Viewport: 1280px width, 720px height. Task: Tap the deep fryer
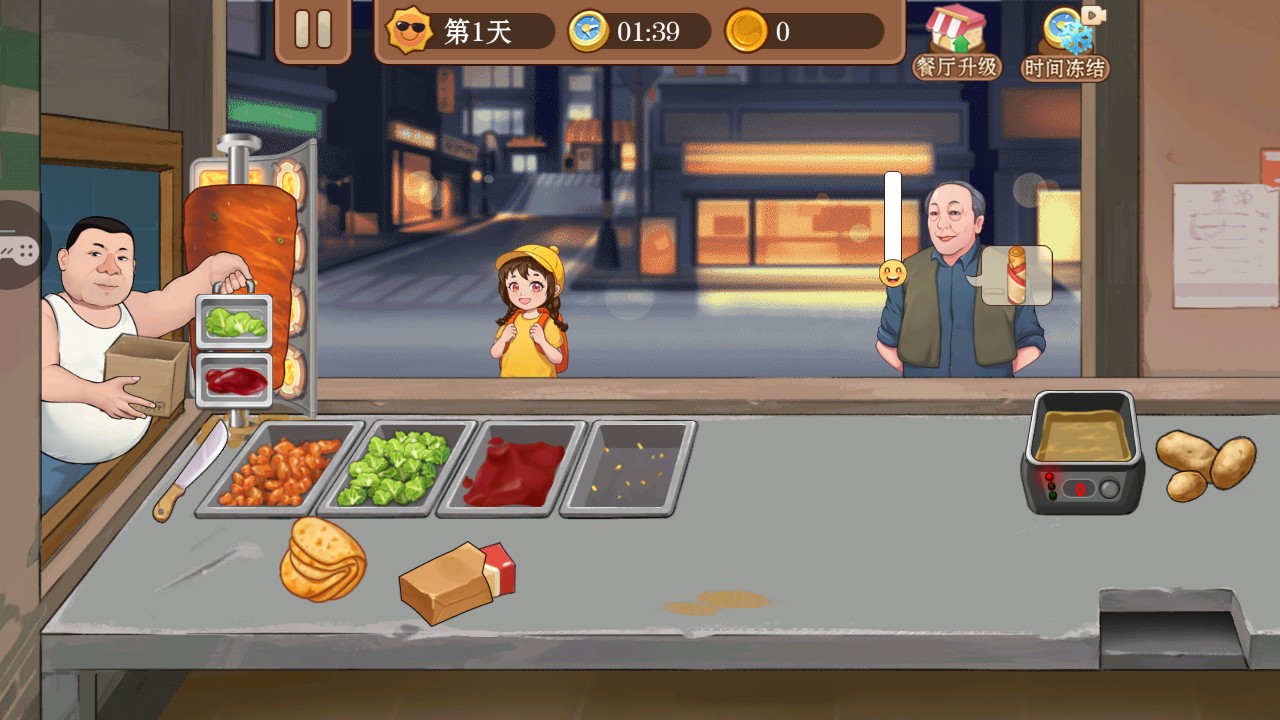(1084, 451)
